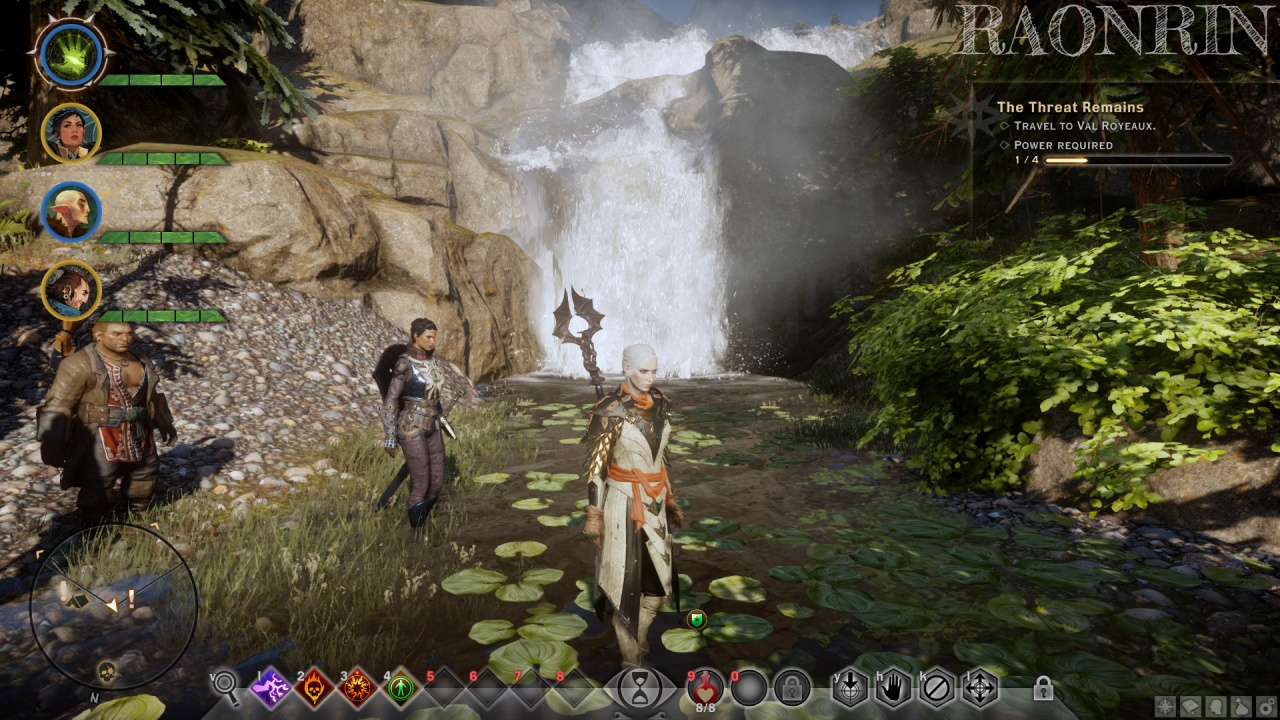
Task: Choose the open hand hold command
Action: pyautogui.click(x=893, y=688)
